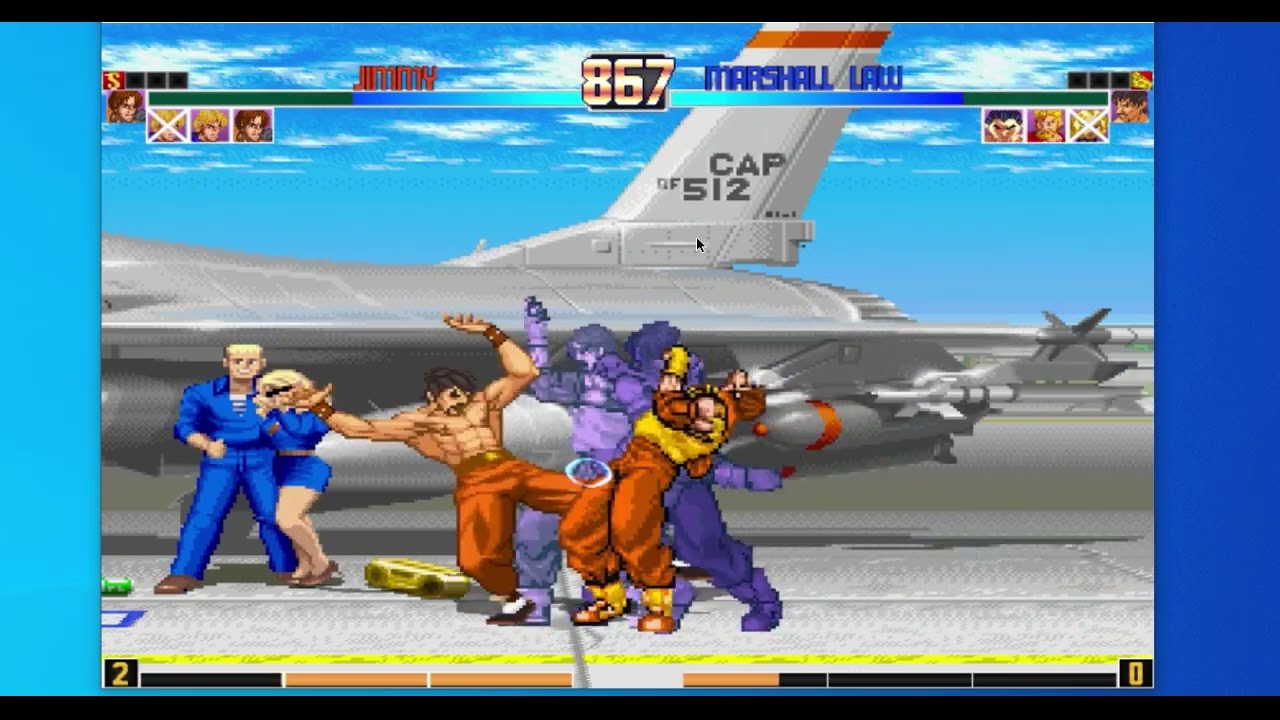The width and height of the screenshot is (1280, 720).
Task: Choose the blonde bearded teammate portrait in red
Action: coord(1045,125)
